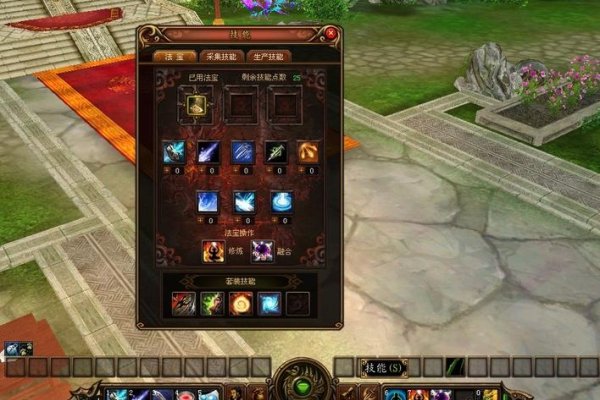600x400 pixels.
Task: Select the orange crescent slash skill
Action: pyautogui.click(x=309, y=153)
